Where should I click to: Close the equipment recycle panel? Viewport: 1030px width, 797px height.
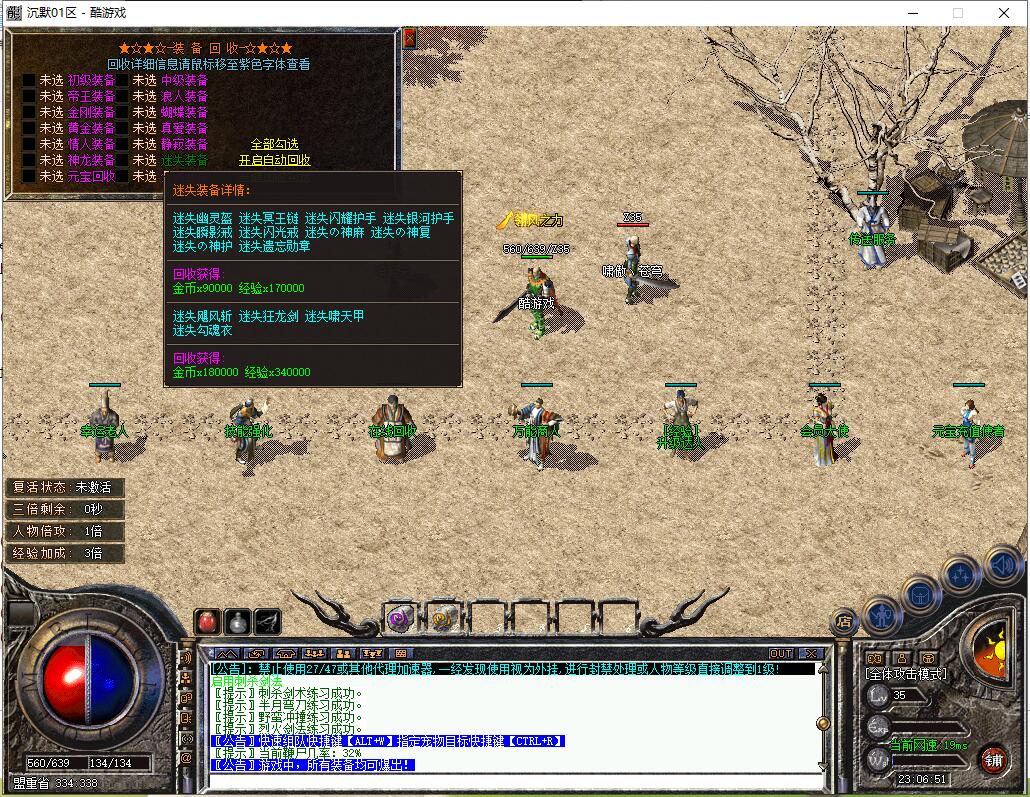[x=408, y=39]
